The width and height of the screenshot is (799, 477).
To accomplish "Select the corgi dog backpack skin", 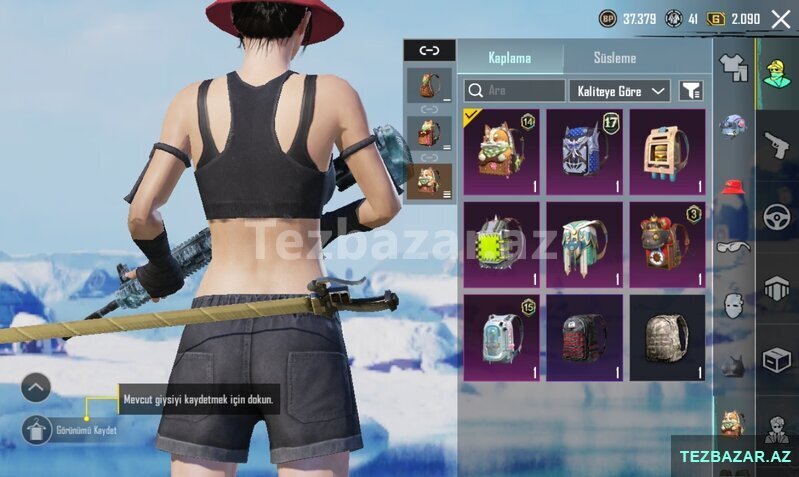I will (501, 152).
